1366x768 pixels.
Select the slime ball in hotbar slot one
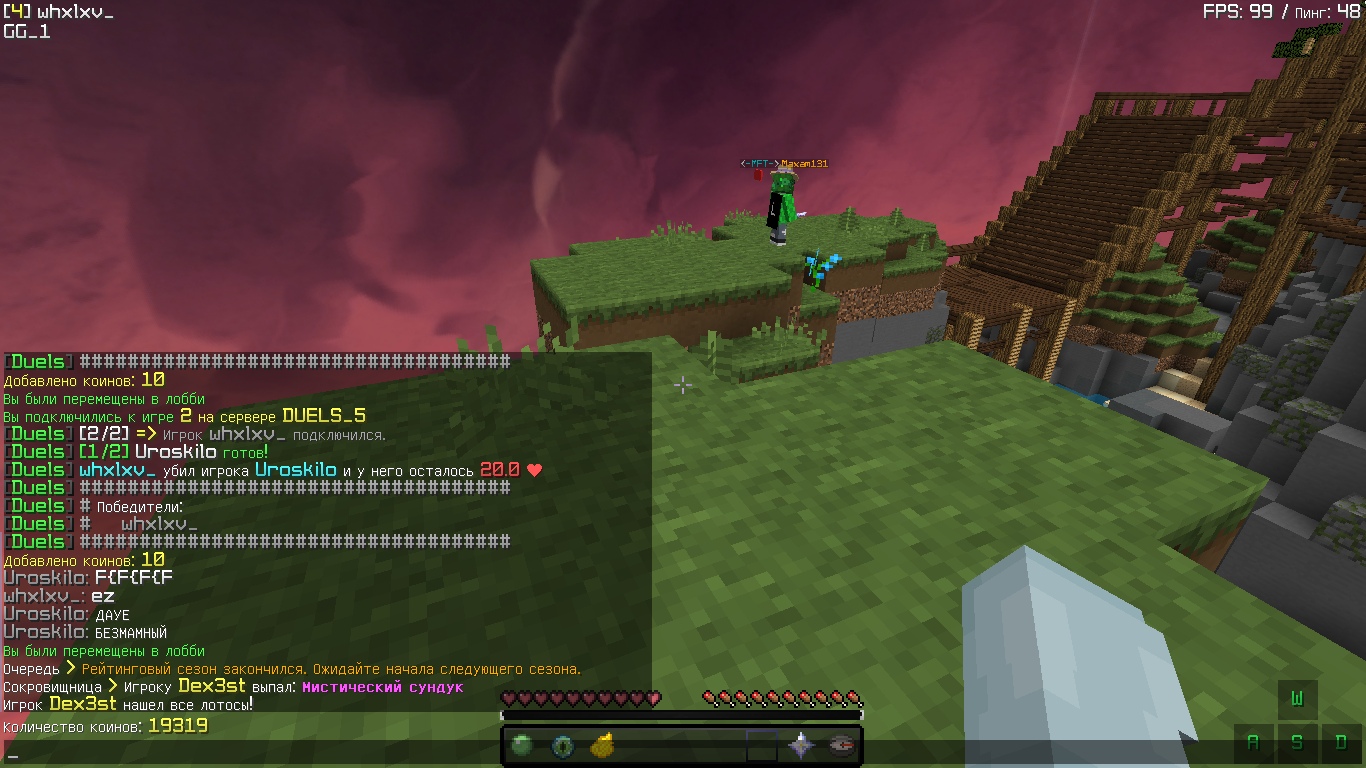[522, 744]
